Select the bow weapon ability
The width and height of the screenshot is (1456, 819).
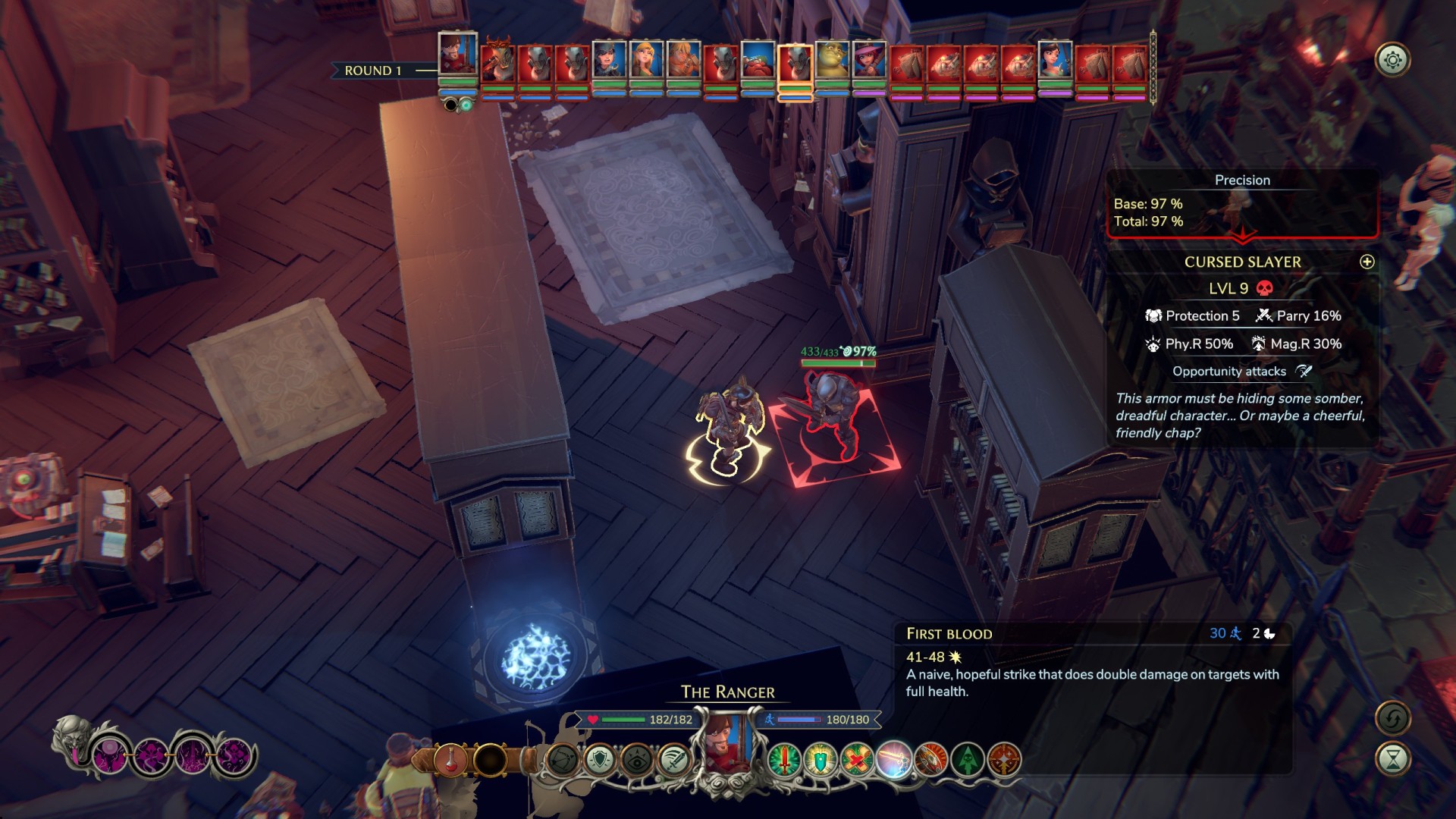[x=563, y=760]
